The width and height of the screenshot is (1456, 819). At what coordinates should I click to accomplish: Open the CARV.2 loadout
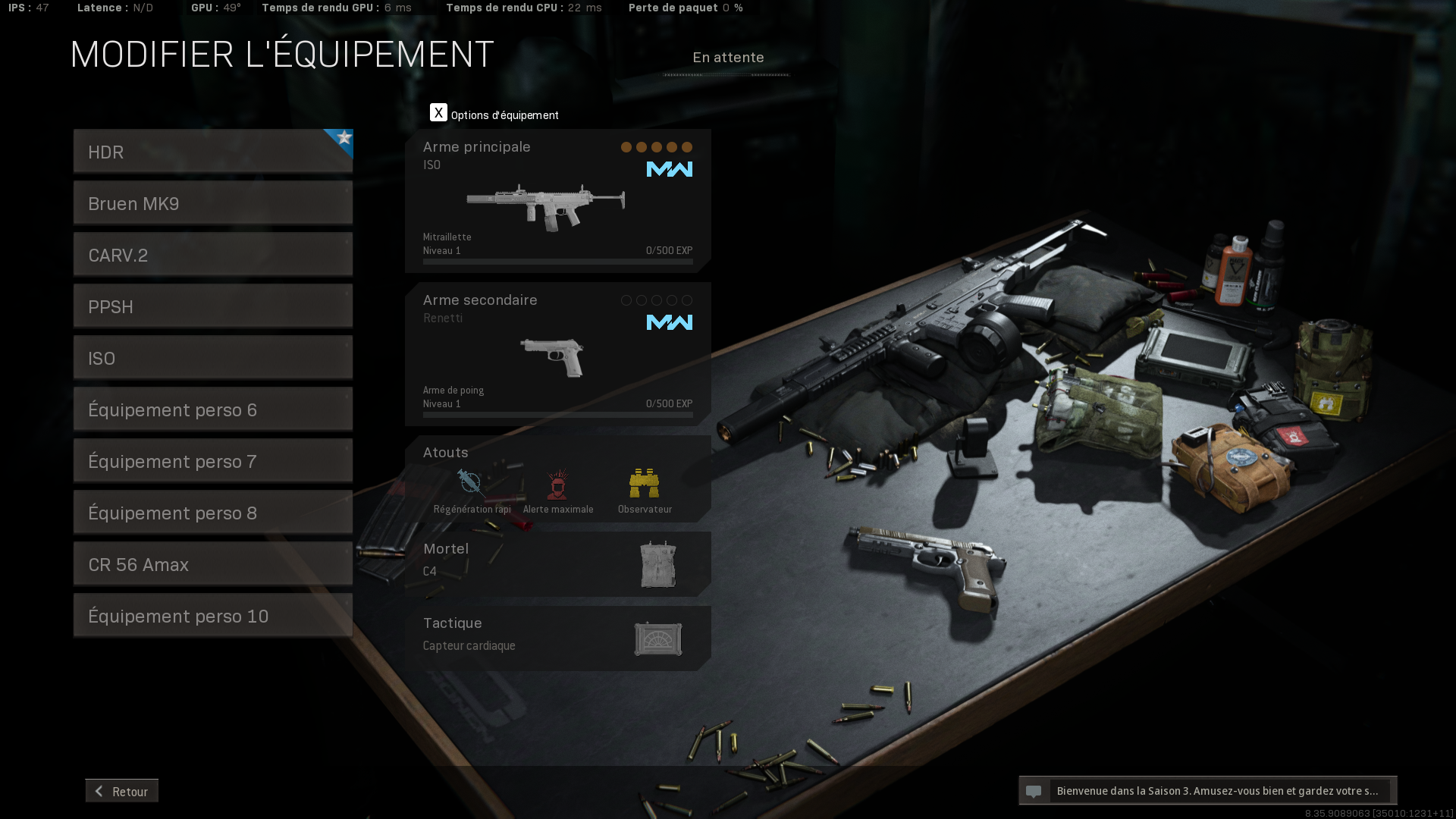point(212,255)
